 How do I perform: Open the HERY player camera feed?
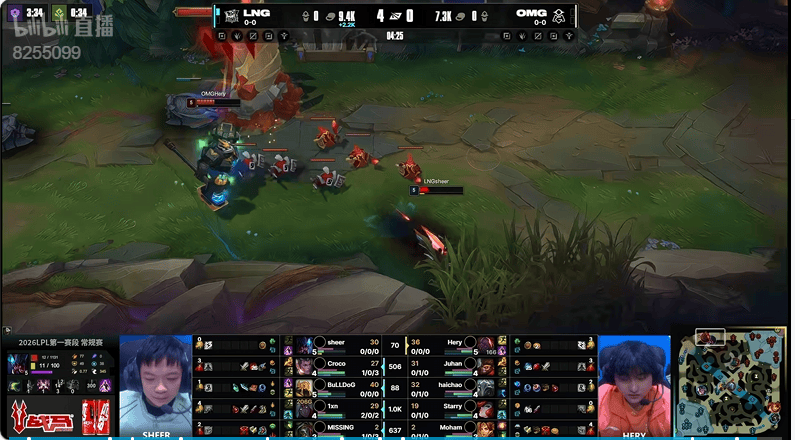(634, 385)
